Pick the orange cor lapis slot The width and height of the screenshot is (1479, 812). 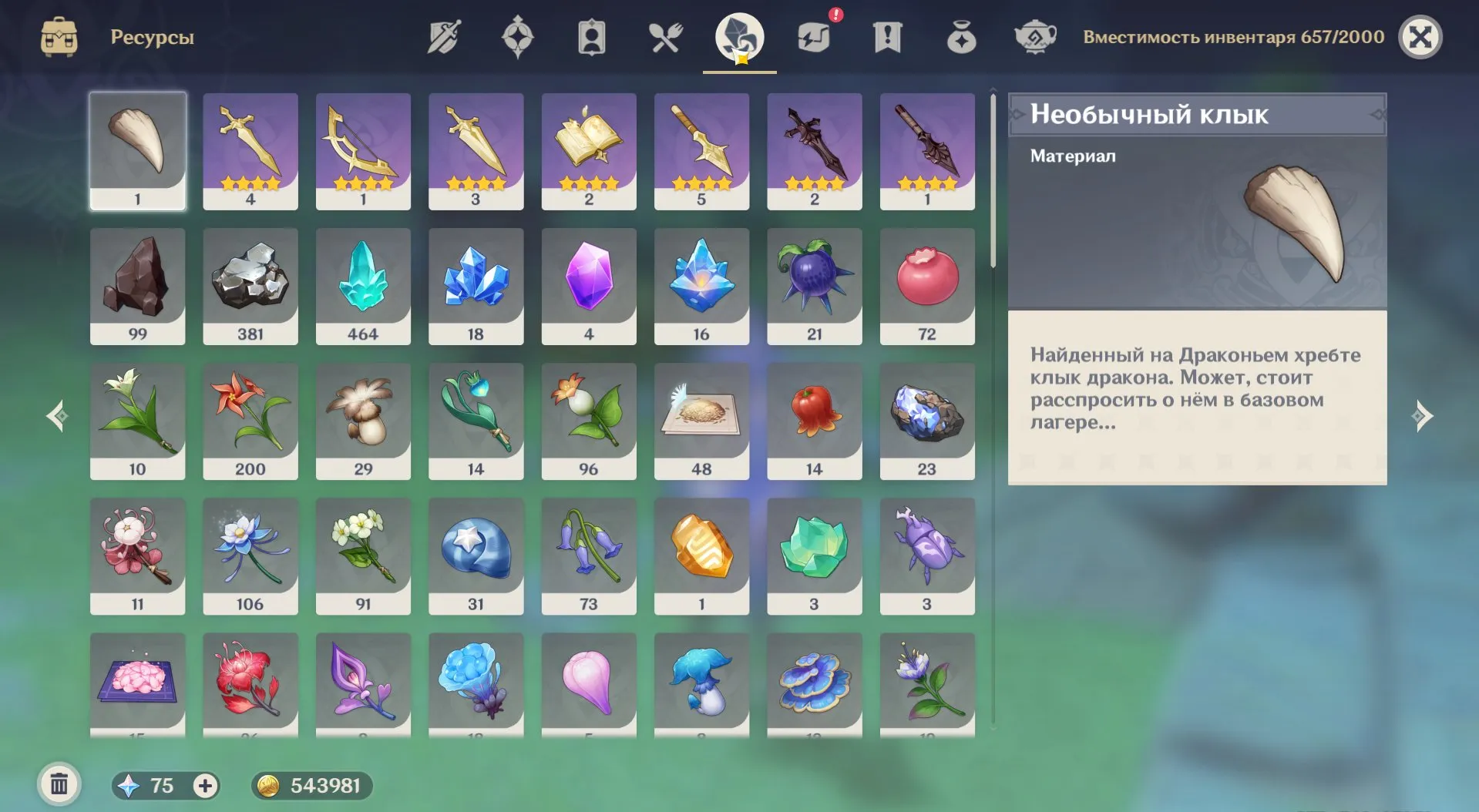(x=701, y=555)
